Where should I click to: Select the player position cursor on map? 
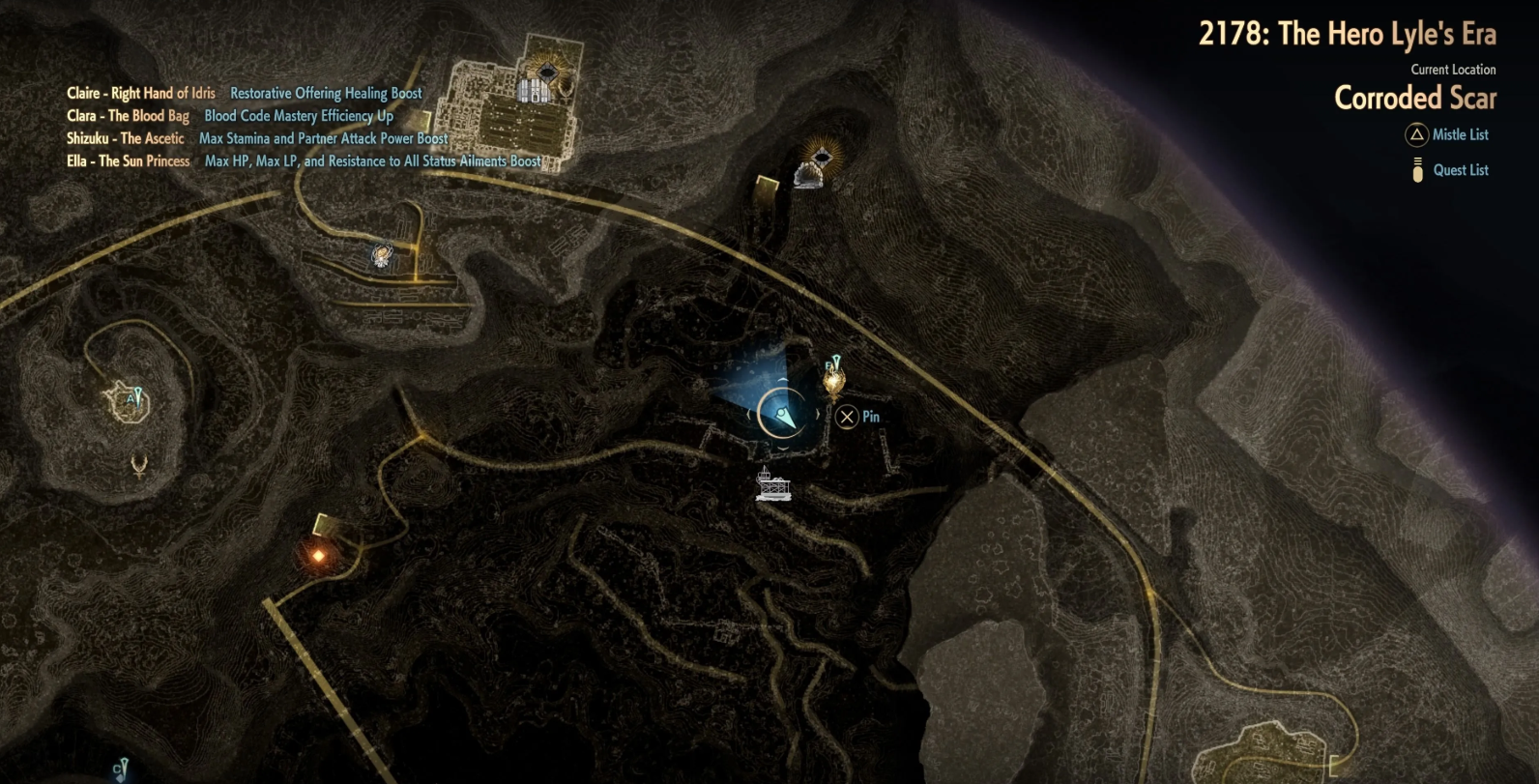pos(783,416)
